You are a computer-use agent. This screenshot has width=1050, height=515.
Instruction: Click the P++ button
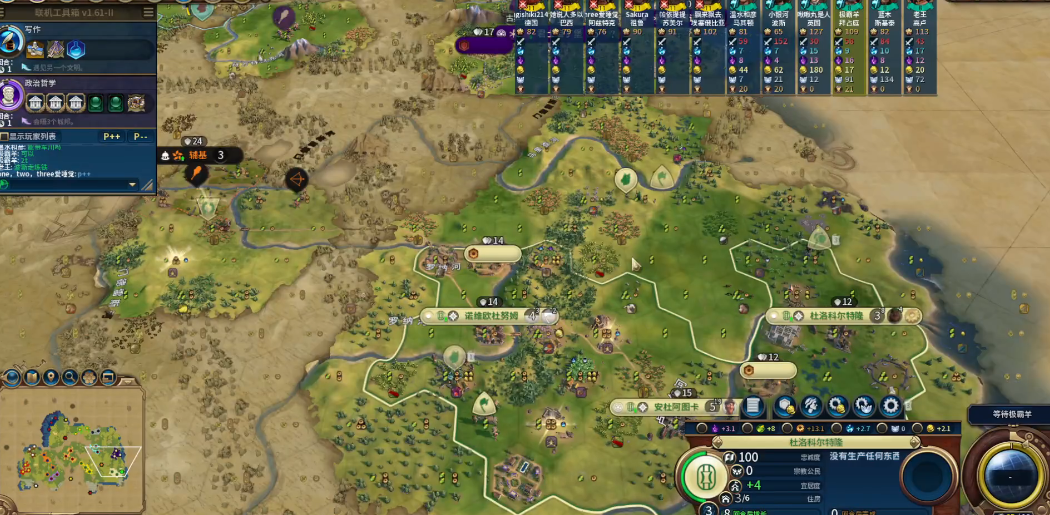point(111,136)
